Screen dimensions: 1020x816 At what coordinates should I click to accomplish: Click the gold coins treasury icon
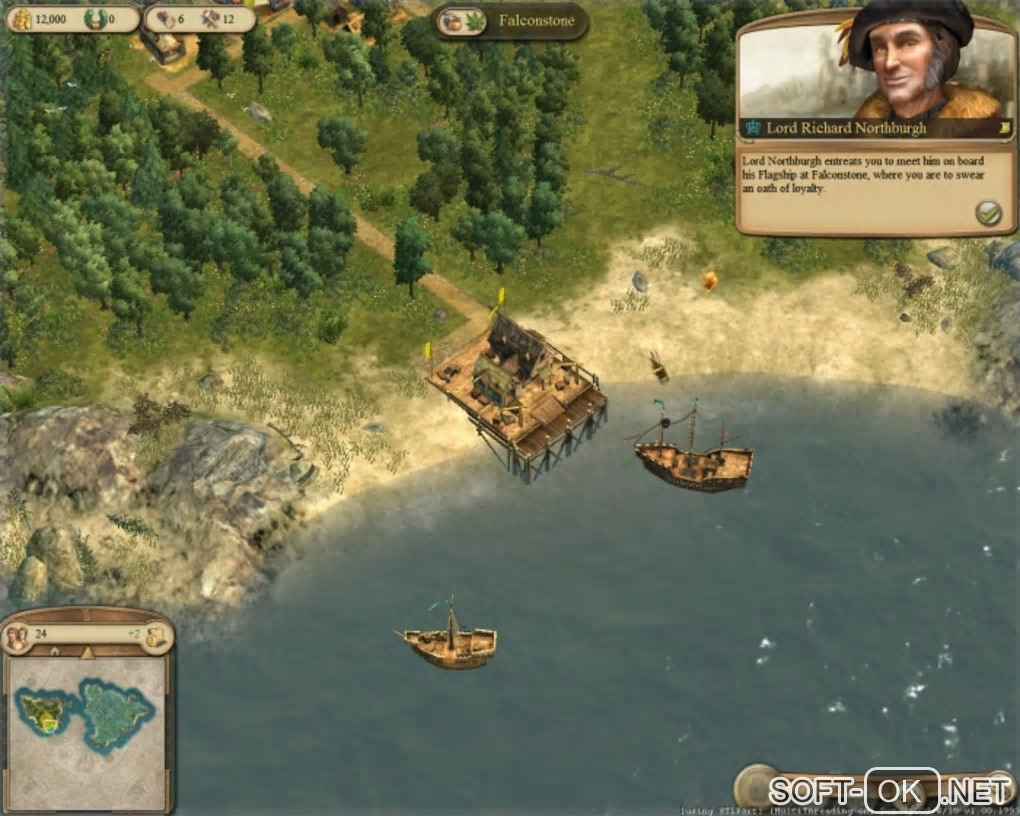pyautogui.click(x=21, y=18)
